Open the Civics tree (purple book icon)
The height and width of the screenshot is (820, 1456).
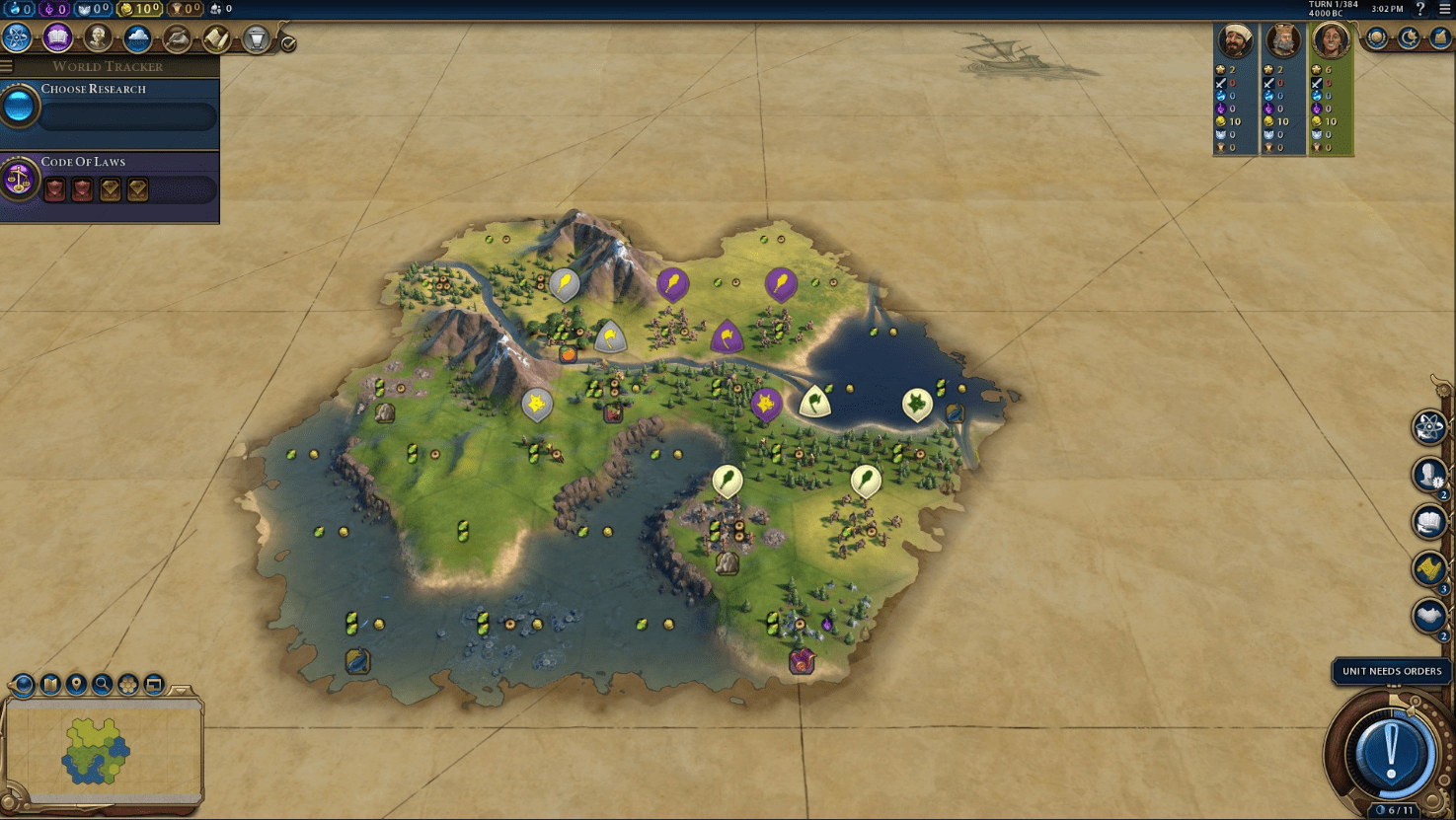point(56,37)
